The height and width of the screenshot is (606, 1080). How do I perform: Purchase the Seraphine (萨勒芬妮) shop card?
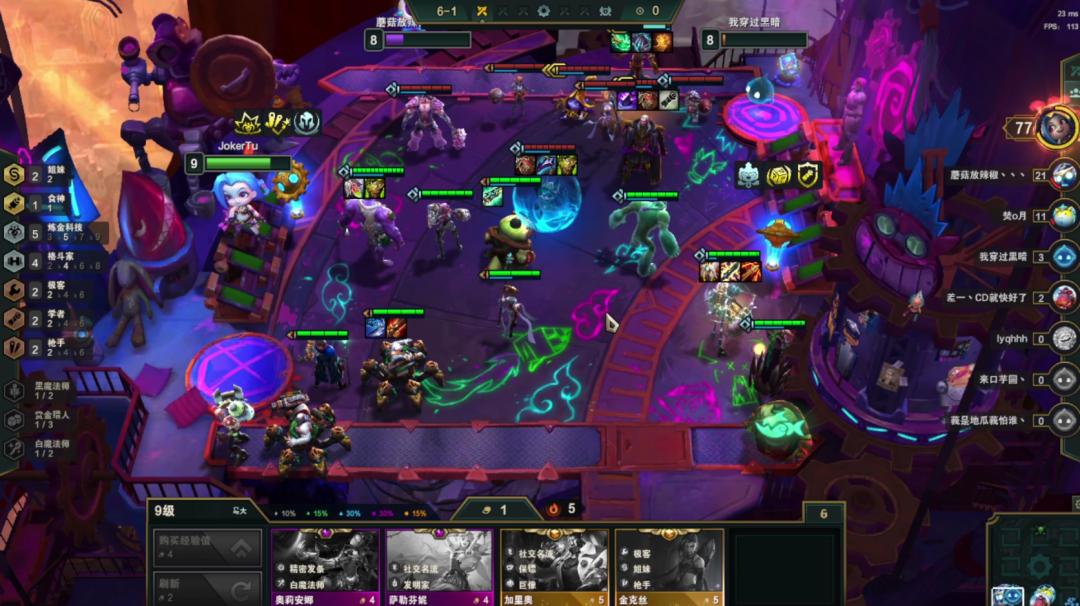[439, 566]
